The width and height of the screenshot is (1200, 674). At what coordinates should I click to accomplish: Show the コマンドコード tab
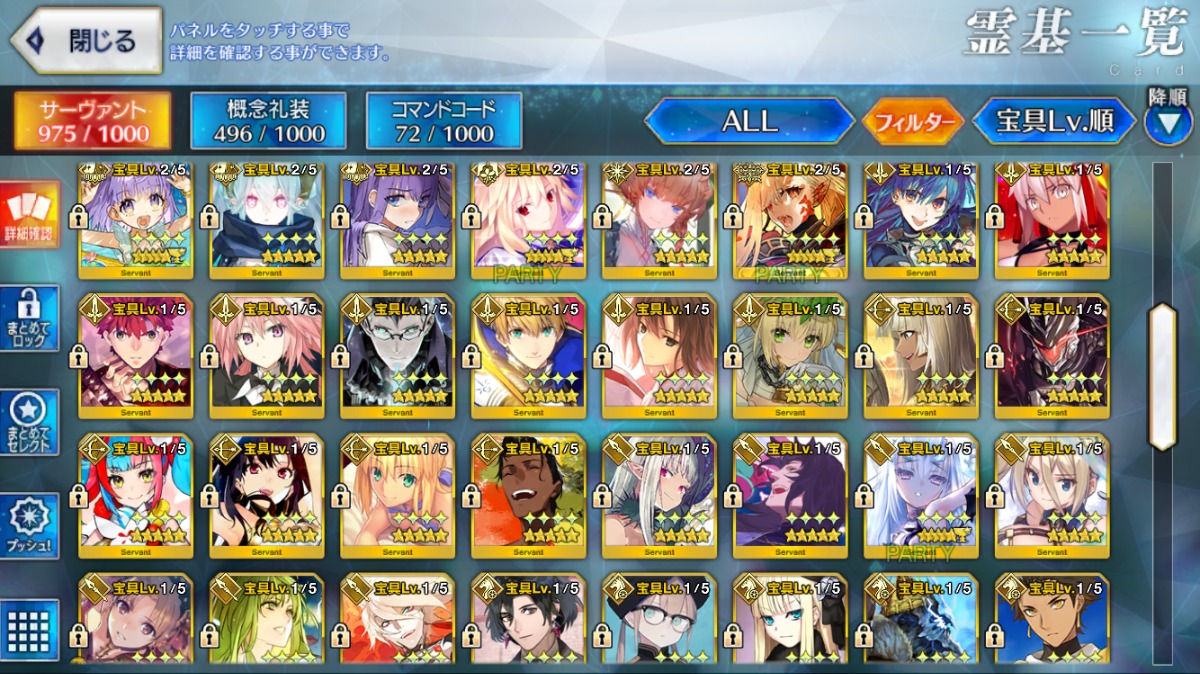point(443,121)
